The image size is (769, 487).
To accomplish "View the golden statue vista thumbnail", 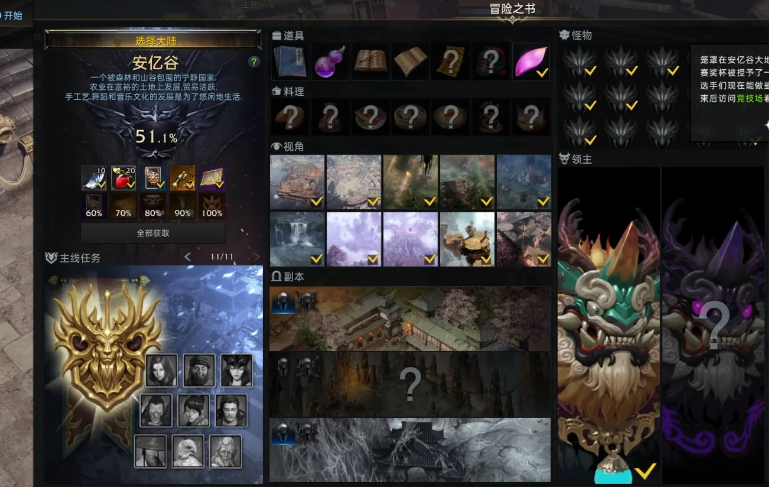I will pyautogui.click(x=467, y=238).
